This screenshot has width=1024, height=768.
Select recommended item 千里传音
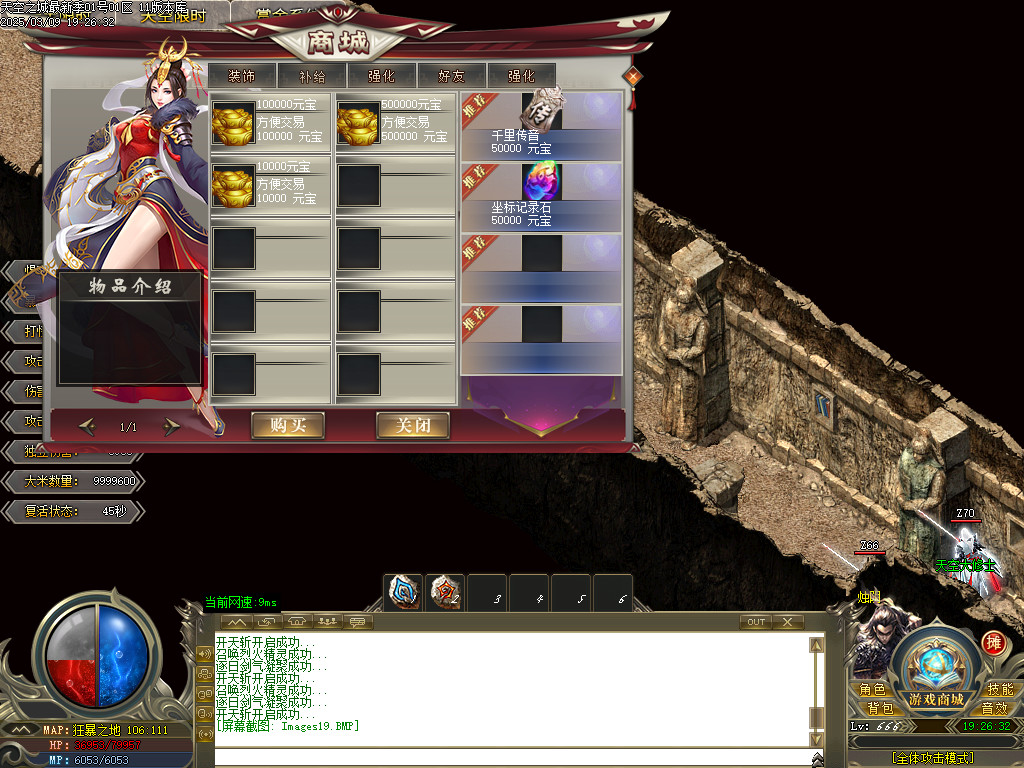click(x=541, y=123)
